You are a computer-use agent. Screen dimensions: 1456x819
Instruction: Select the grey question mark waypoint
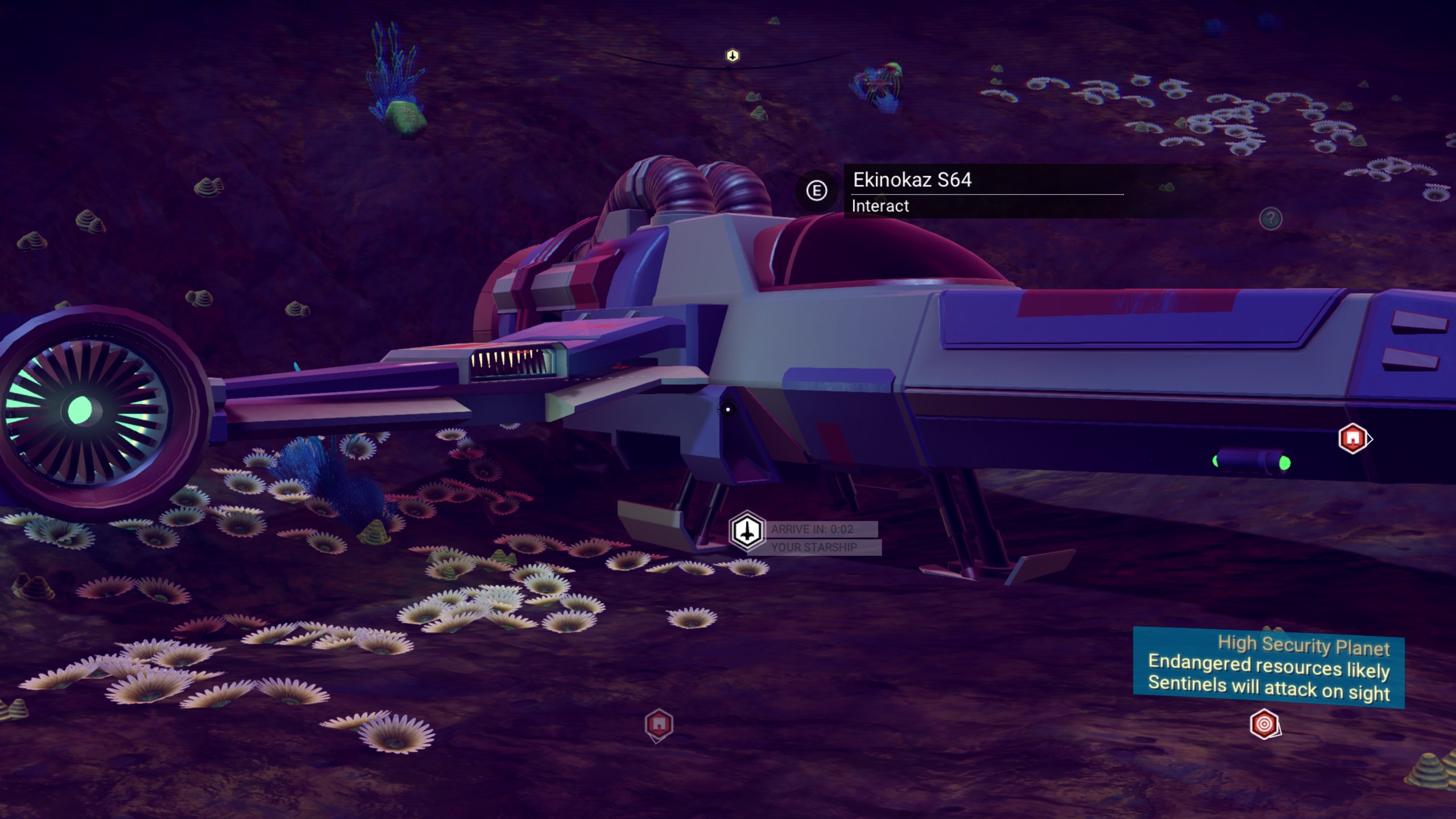coord(1271,218)
